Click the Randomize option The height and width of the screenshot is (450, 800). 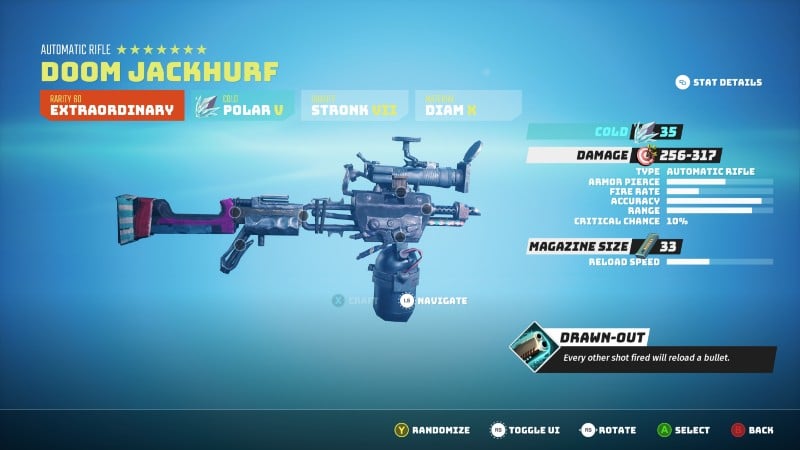[x=431, y=430]
